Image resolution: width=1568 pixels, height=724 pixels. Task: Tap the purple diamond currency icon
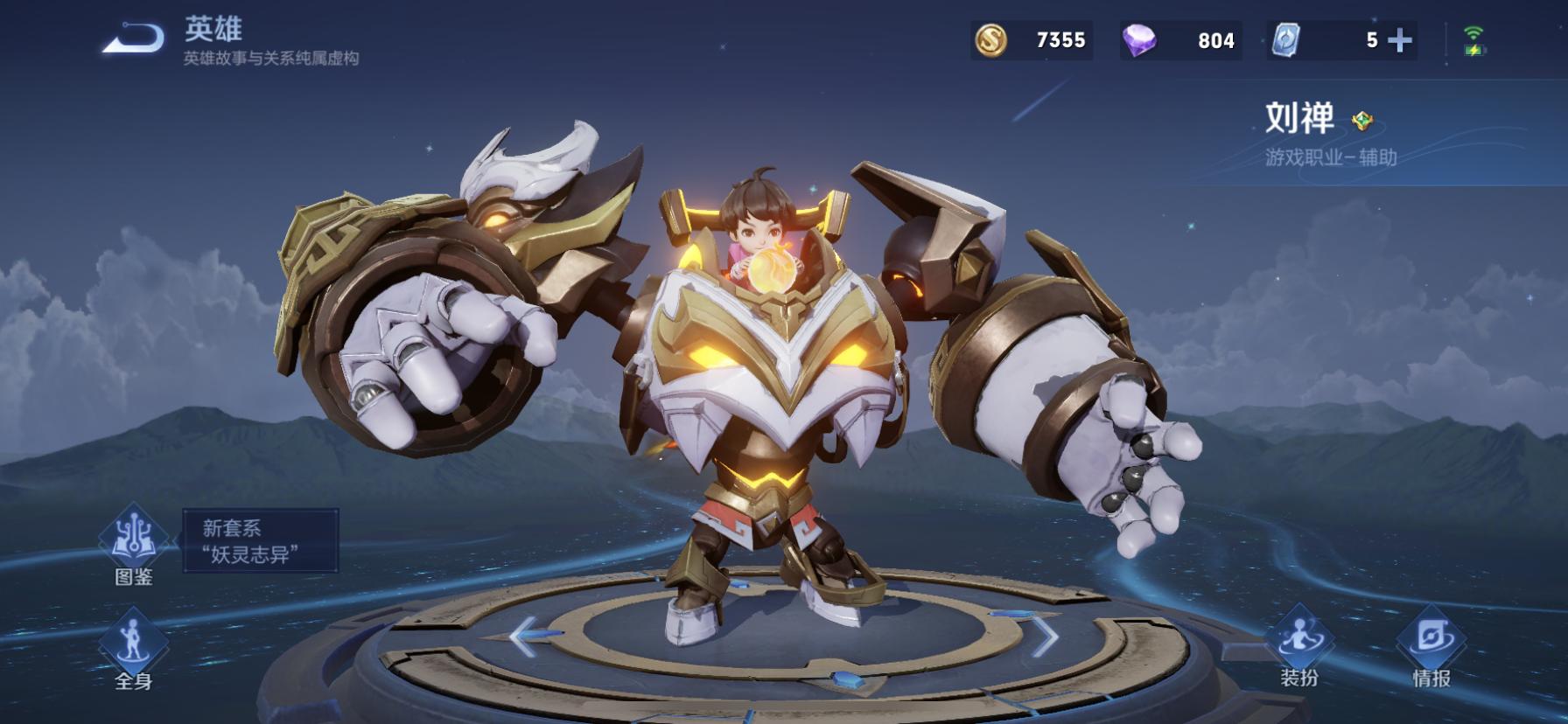click(1139, 40)
